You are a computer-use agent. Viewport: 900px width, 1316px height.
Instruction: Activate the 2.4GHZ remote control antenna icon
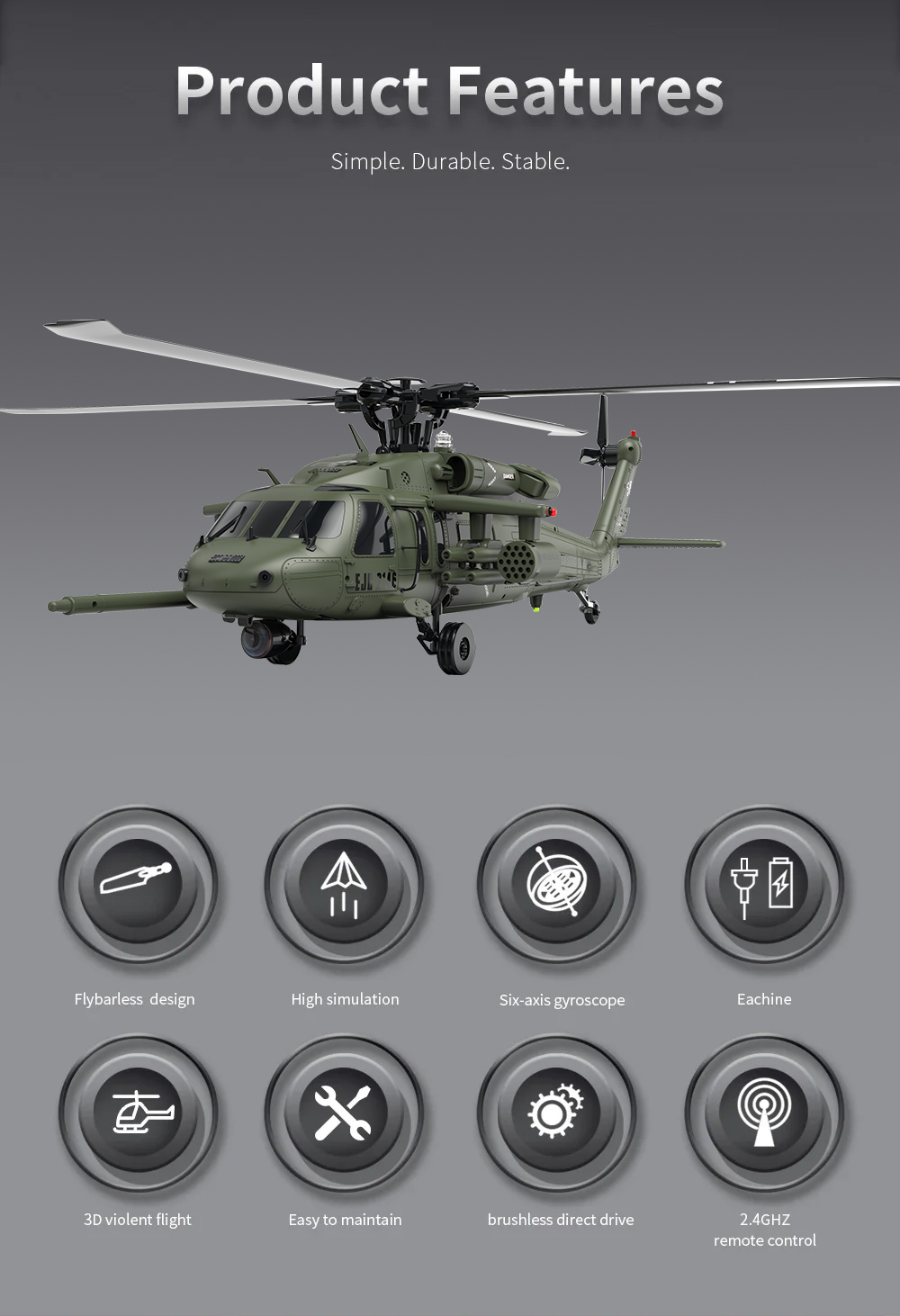click(763, 1113)
